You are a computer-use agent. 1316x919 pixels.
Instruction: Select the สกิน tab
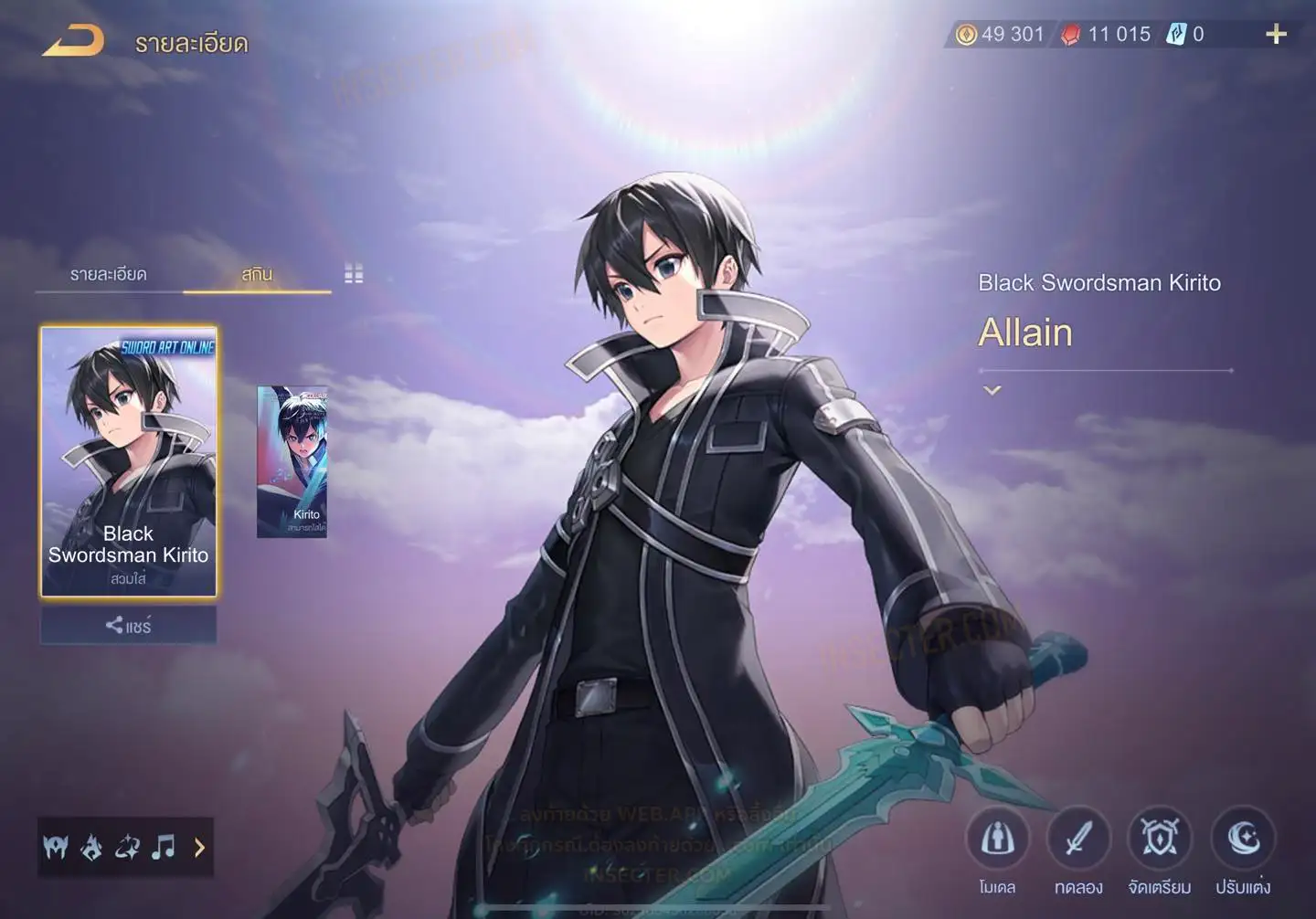tap(257, 274)
